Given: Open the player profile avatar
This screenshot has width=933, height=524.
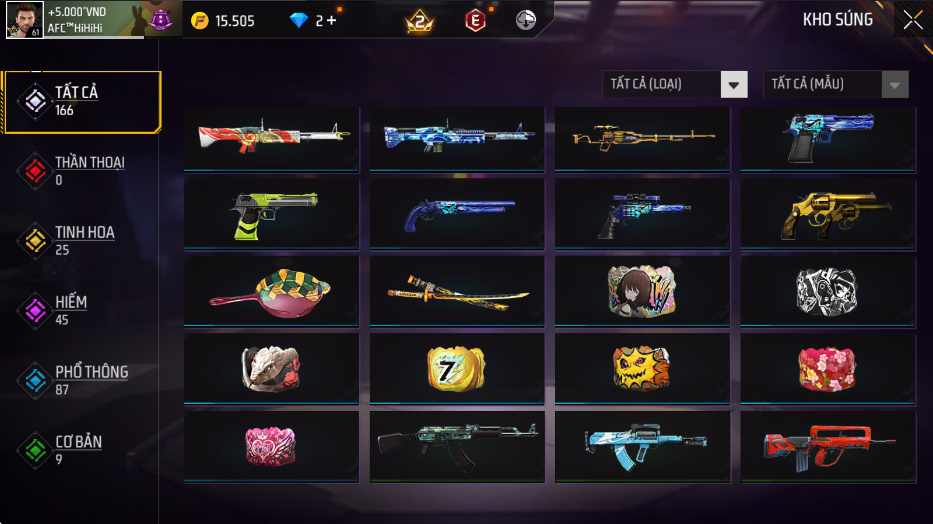Looking at the screenshot, I should [24, 20].
